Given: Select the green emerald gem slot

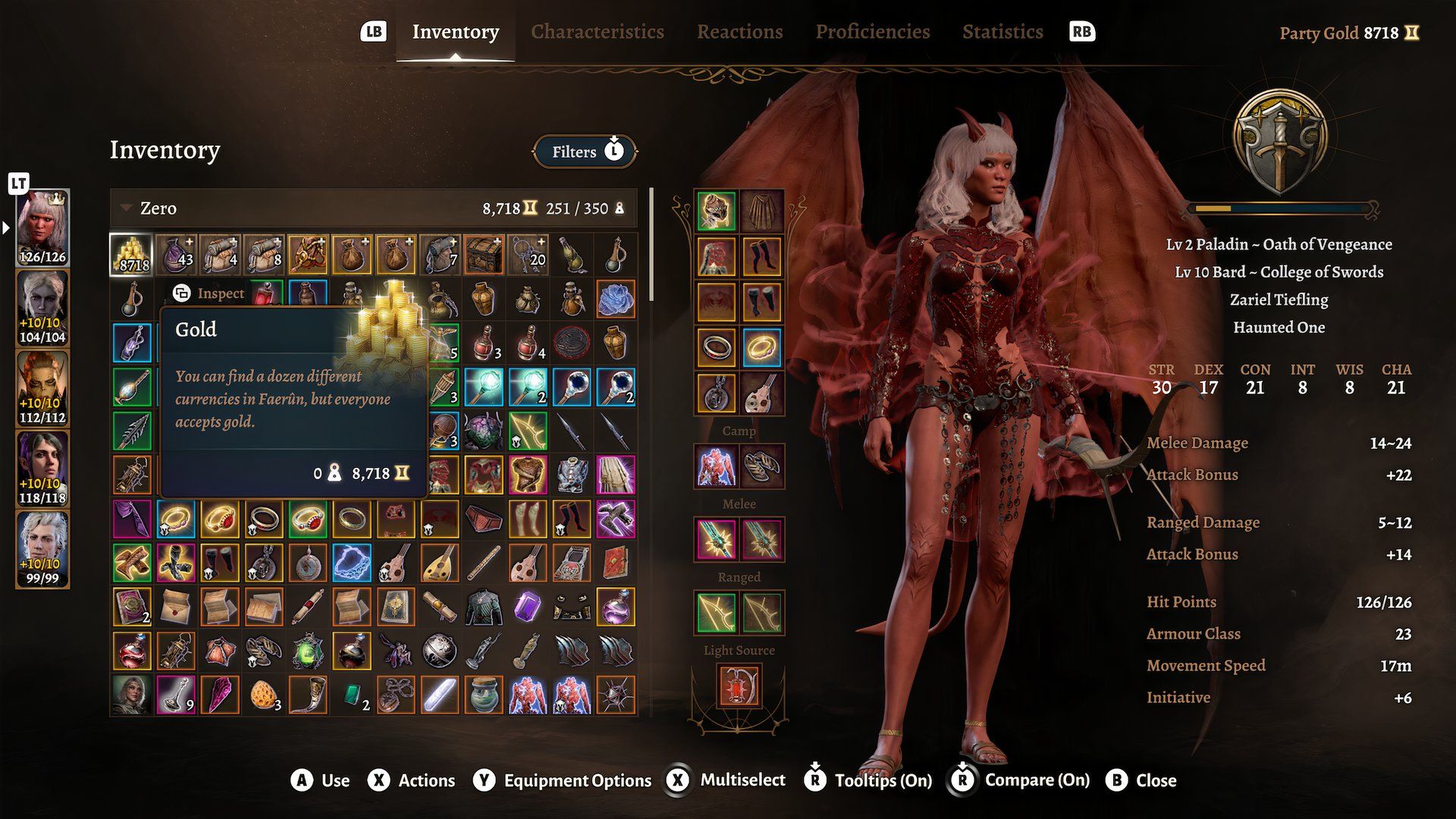Looking at the screenshot, I should 352,695.
